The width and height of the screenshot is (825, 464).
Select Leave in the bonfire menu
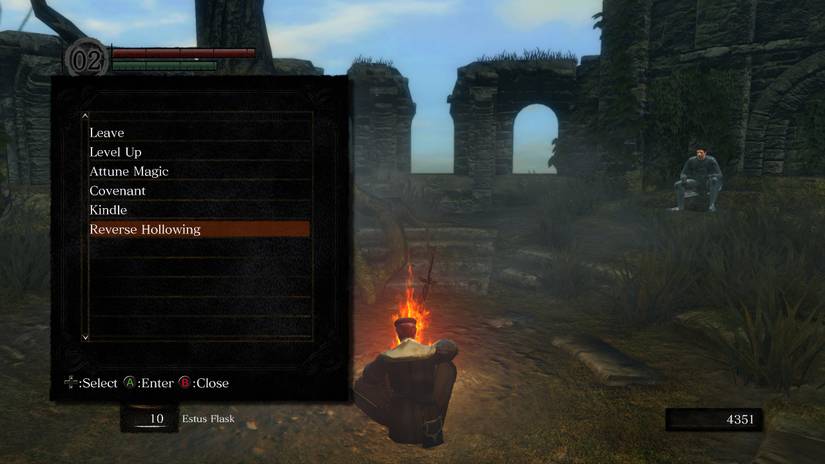click(107, 133)
